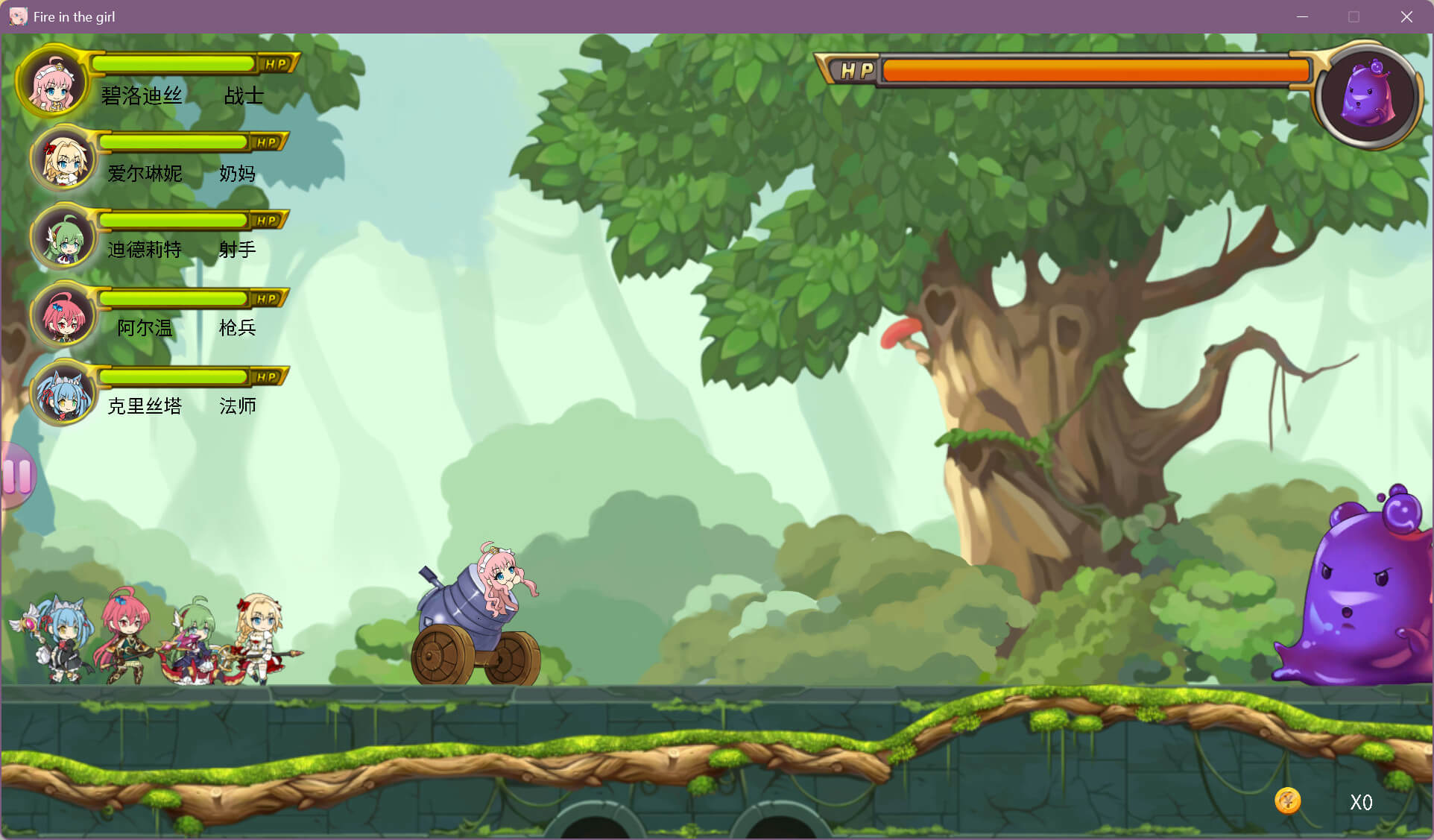The height and width of the screenshot is (840, 1434).
Task: Choose 克里丝塔 mage portrait
Action: pos(65,394)
